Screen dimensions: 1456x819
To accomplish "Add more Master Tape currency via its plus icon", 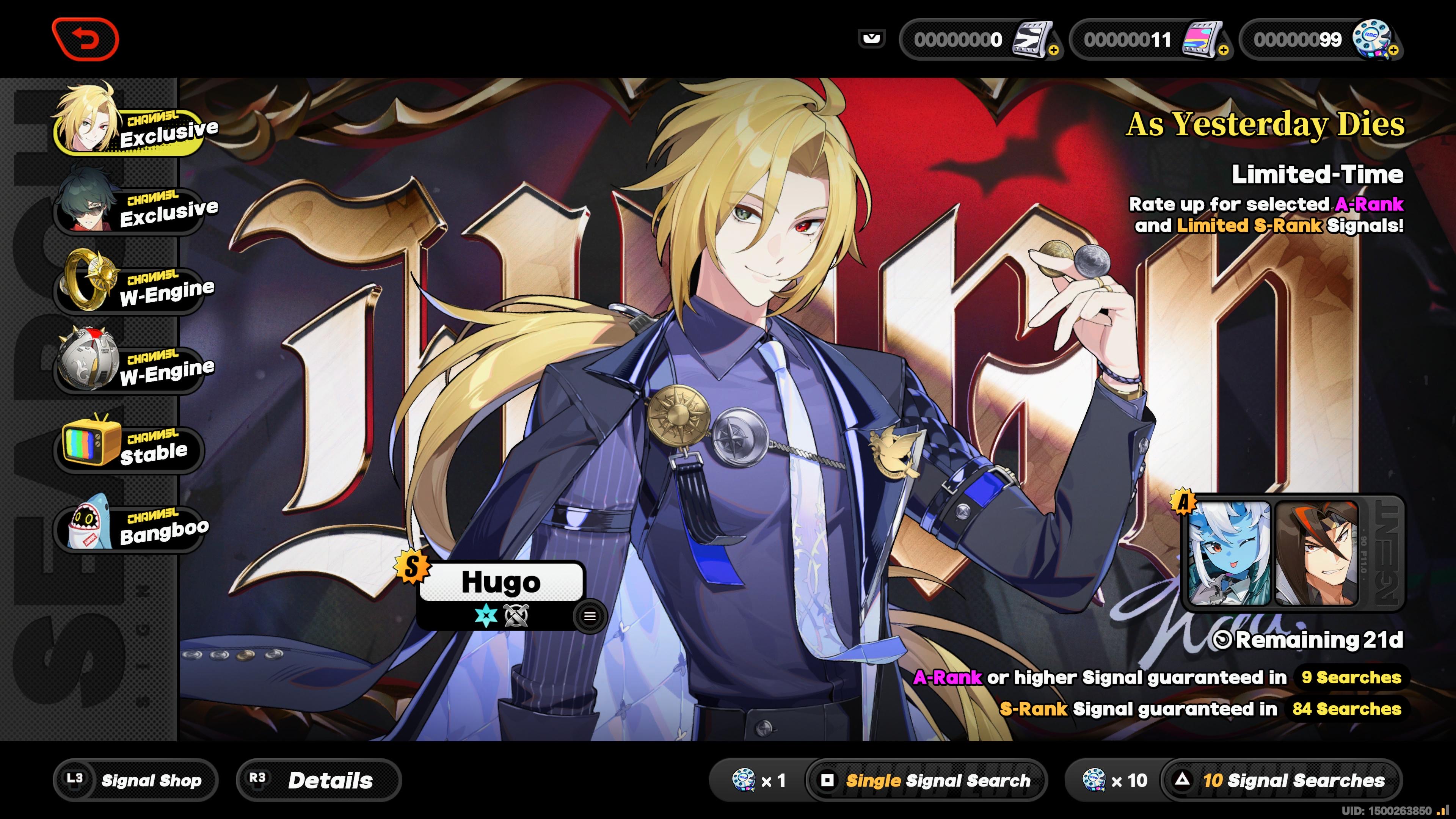I will point(1053,51).
